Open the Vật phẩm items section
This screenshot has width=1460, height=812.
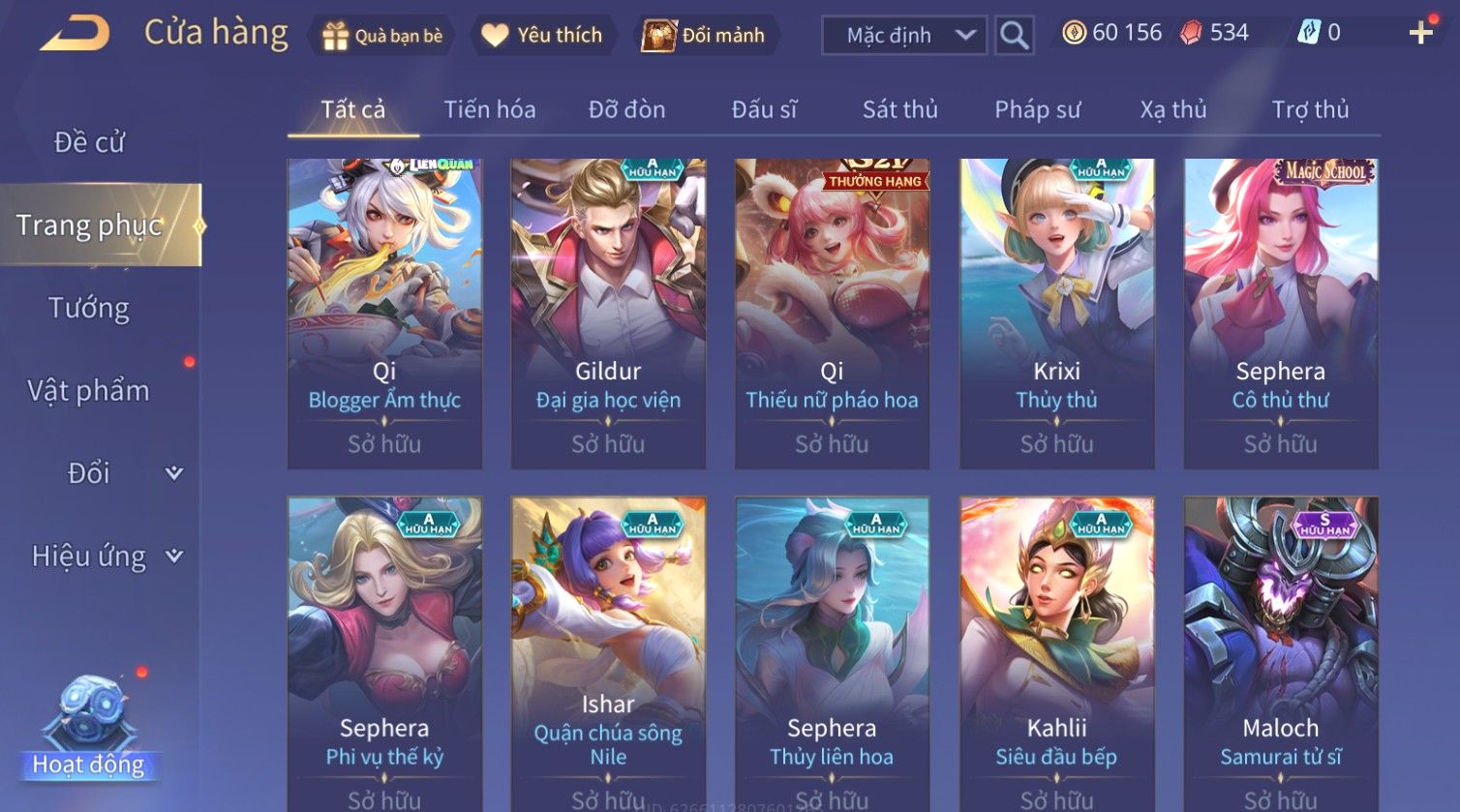pos(89,391)
